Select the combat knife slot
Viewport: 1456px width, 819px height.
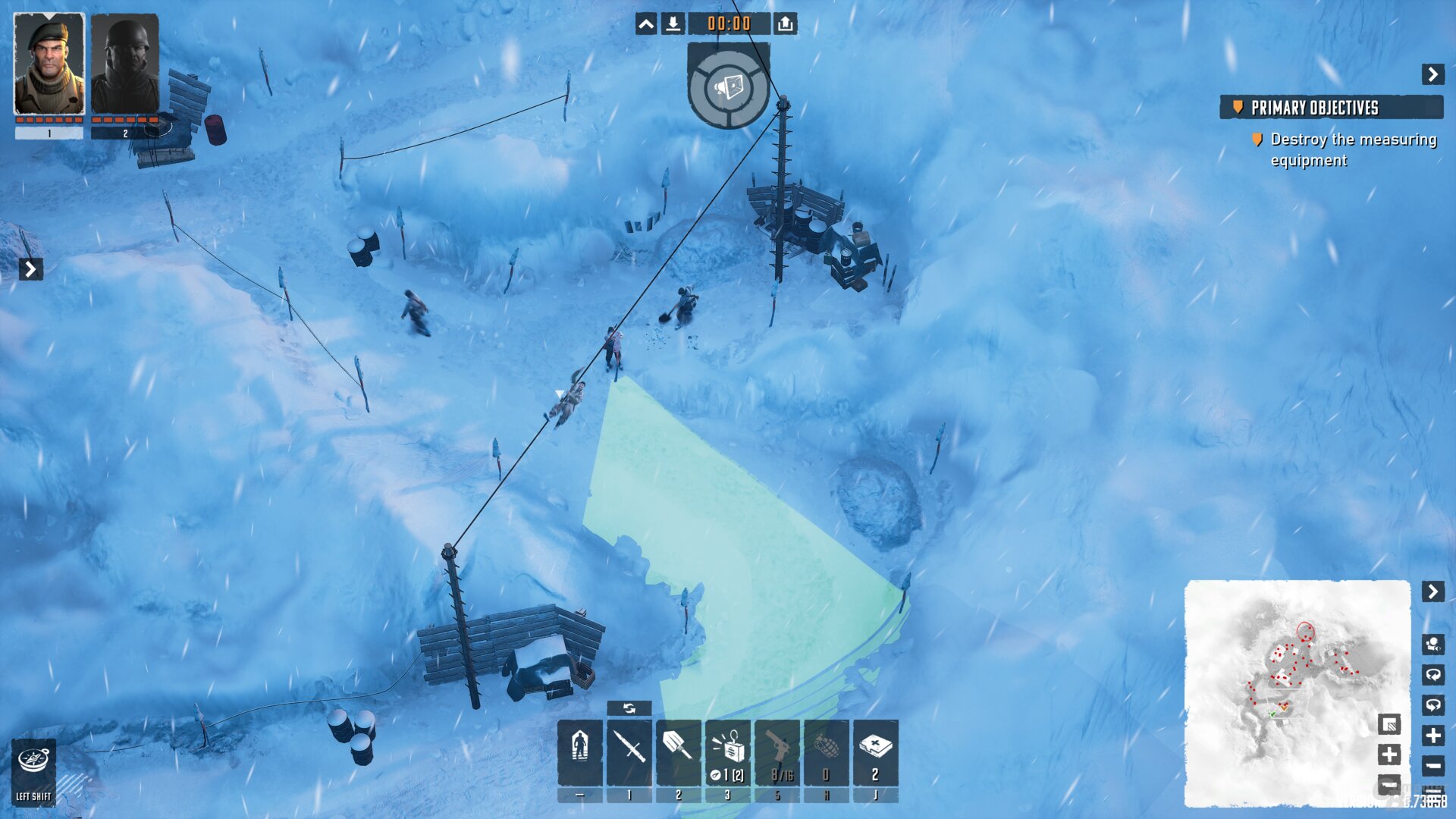[x=629, y=752]
